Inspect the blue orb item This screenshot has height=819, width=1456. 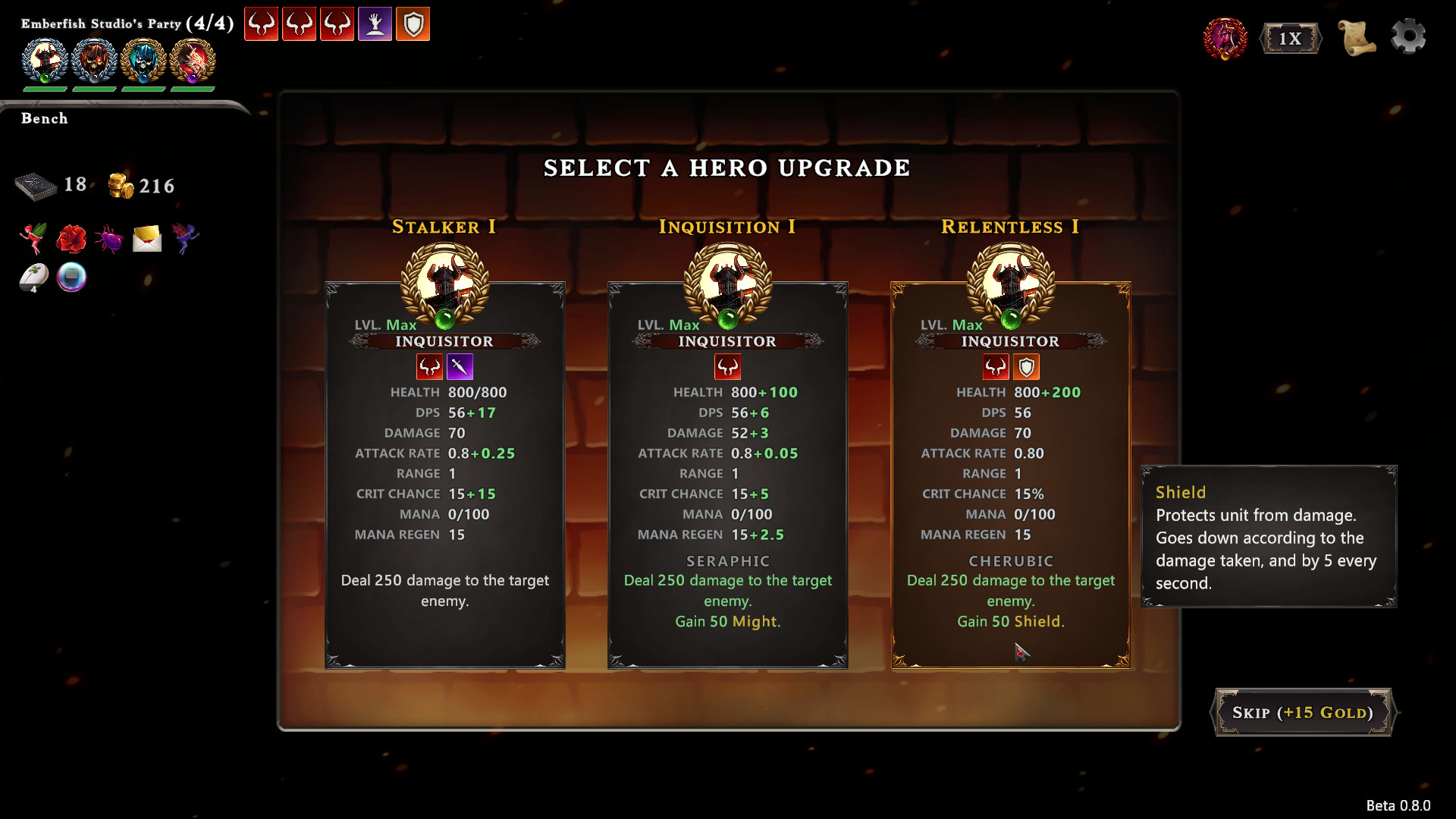pyautogui.click(x=72, y=277)
